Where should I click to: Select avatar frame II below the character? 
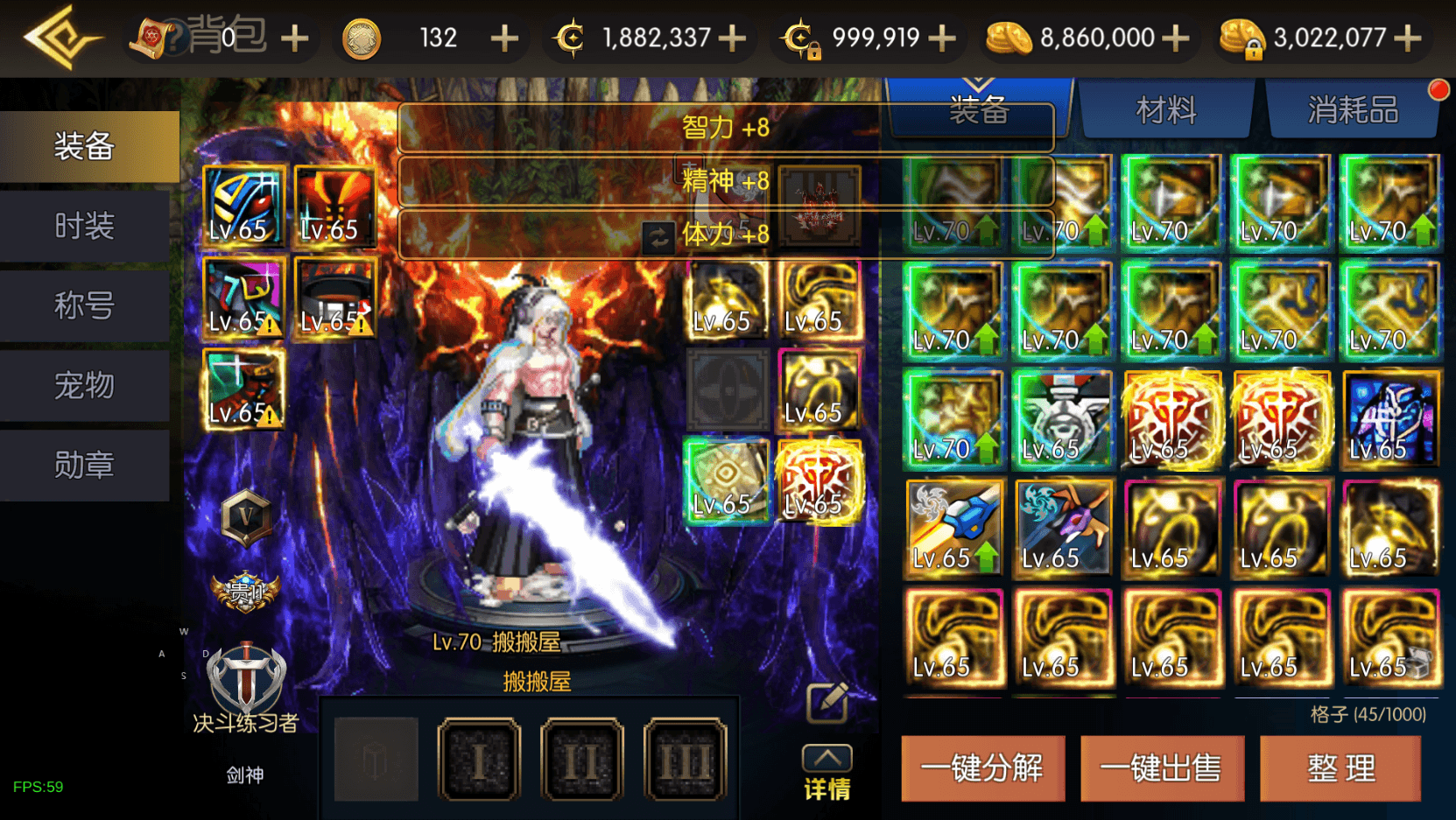pyautogui.click(x=580, y=758)
